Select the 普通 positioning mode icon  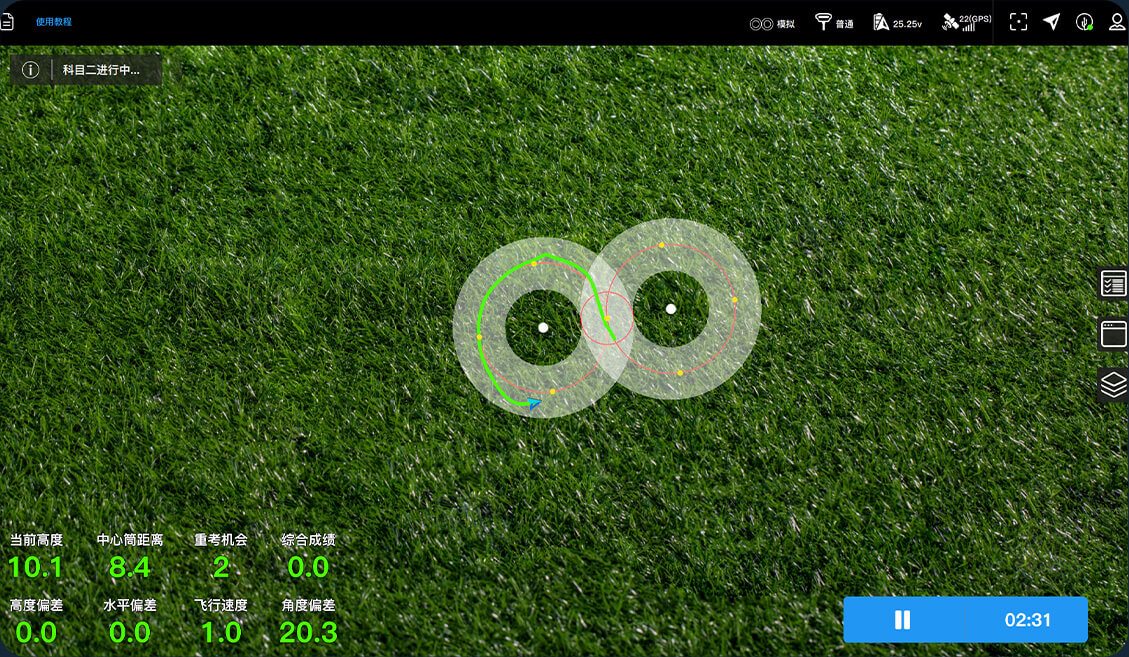834,22
